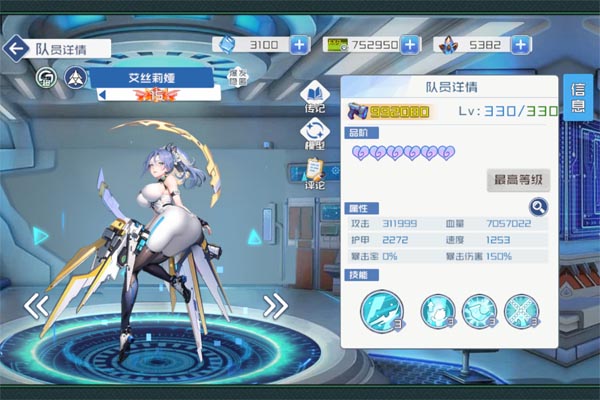Screen dimensions: 600x400
Task: Select the crossed-blades skill icon
Action: (x=521, y=312)
